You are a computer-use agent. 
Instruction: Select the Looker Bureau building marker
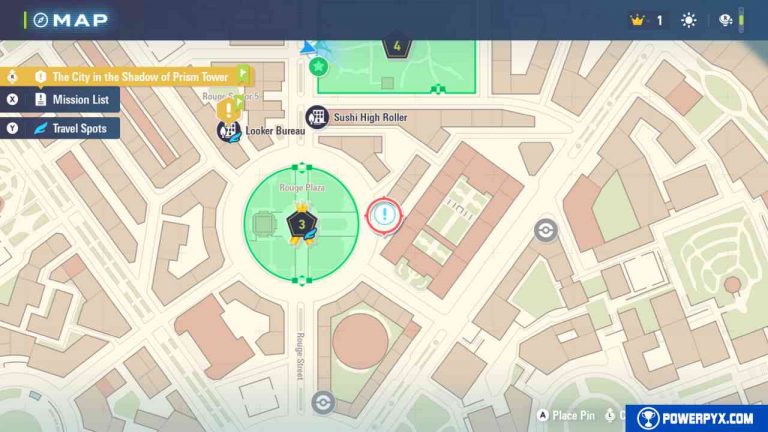[x=227, y=130]
